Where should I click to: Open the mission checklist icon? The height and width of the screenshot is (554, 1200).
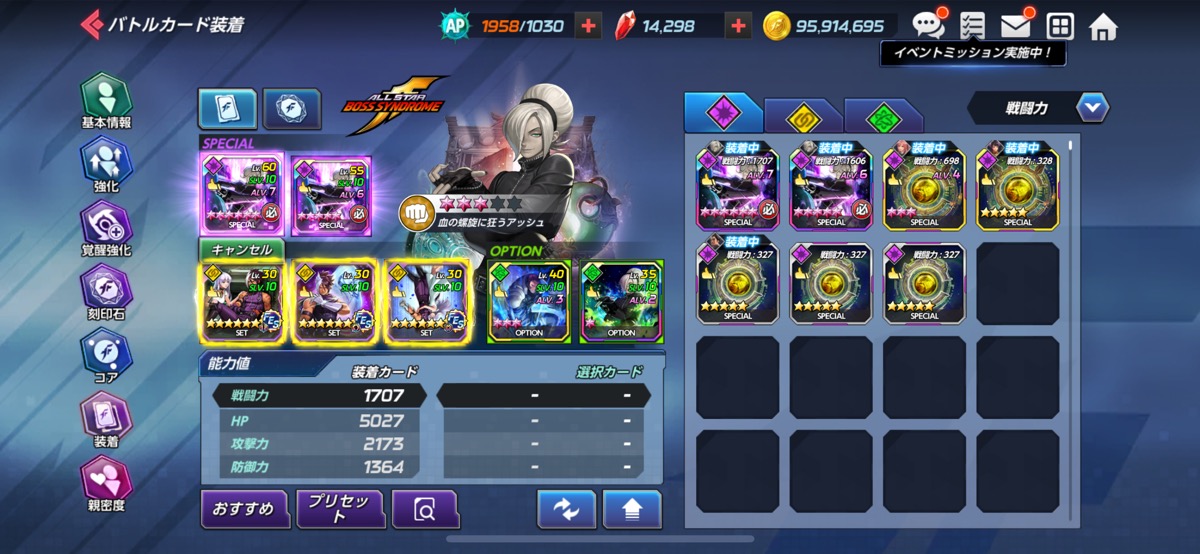(971, 26)
